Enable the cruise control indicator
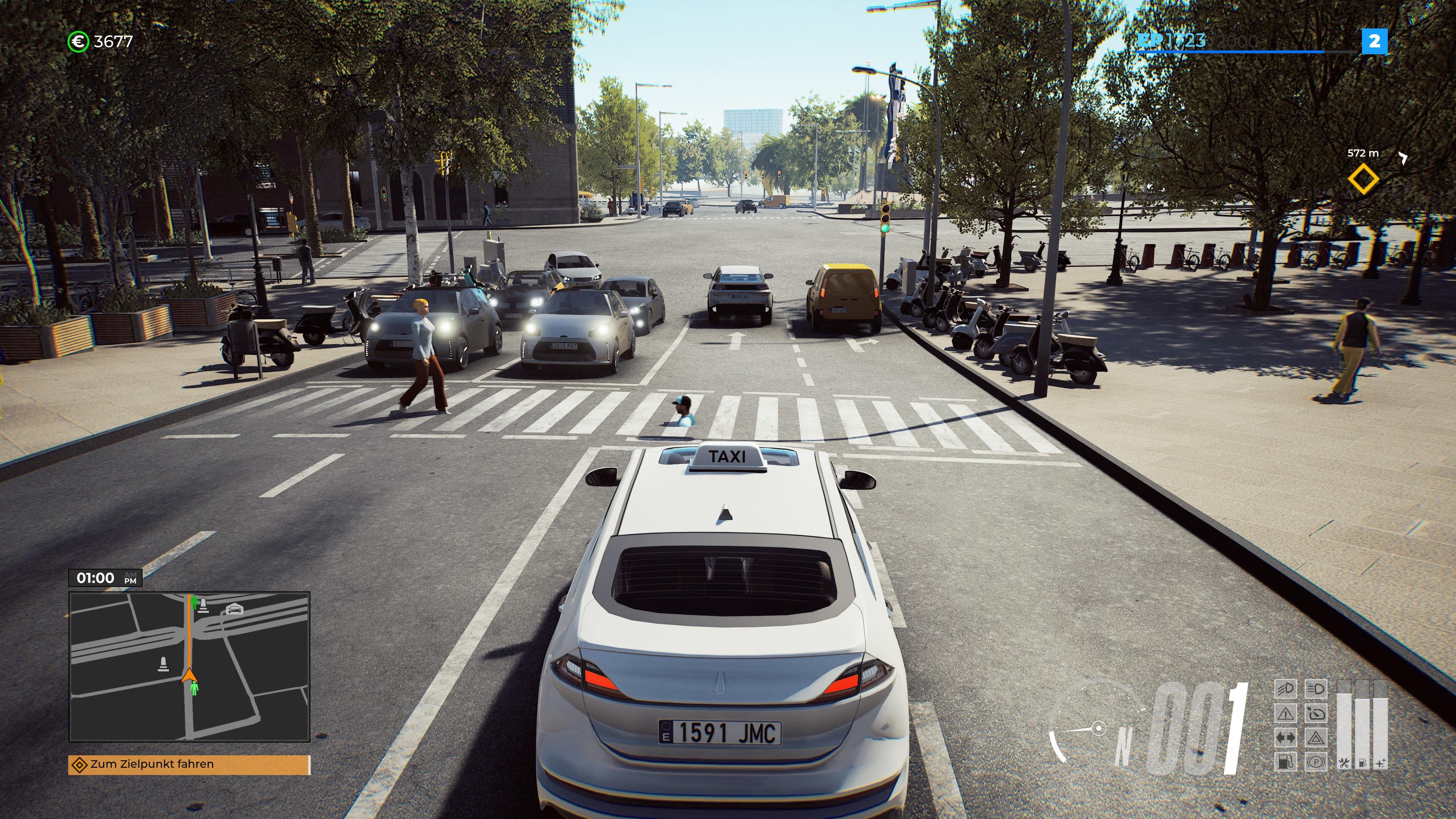The height and width of the screenshot is (819, 1456). 1317,714
